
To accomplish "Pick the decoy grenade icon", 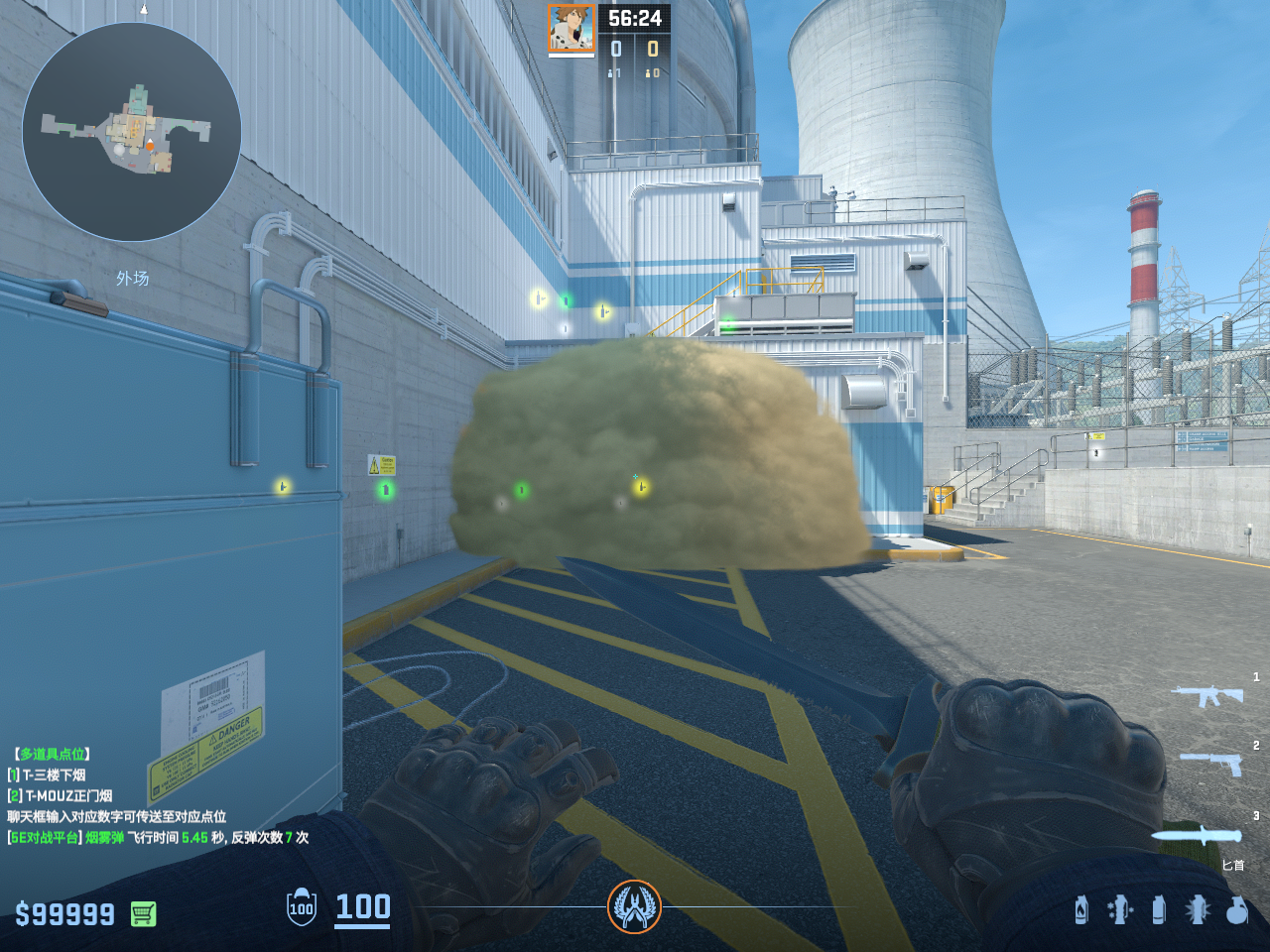I will 1119,909.
